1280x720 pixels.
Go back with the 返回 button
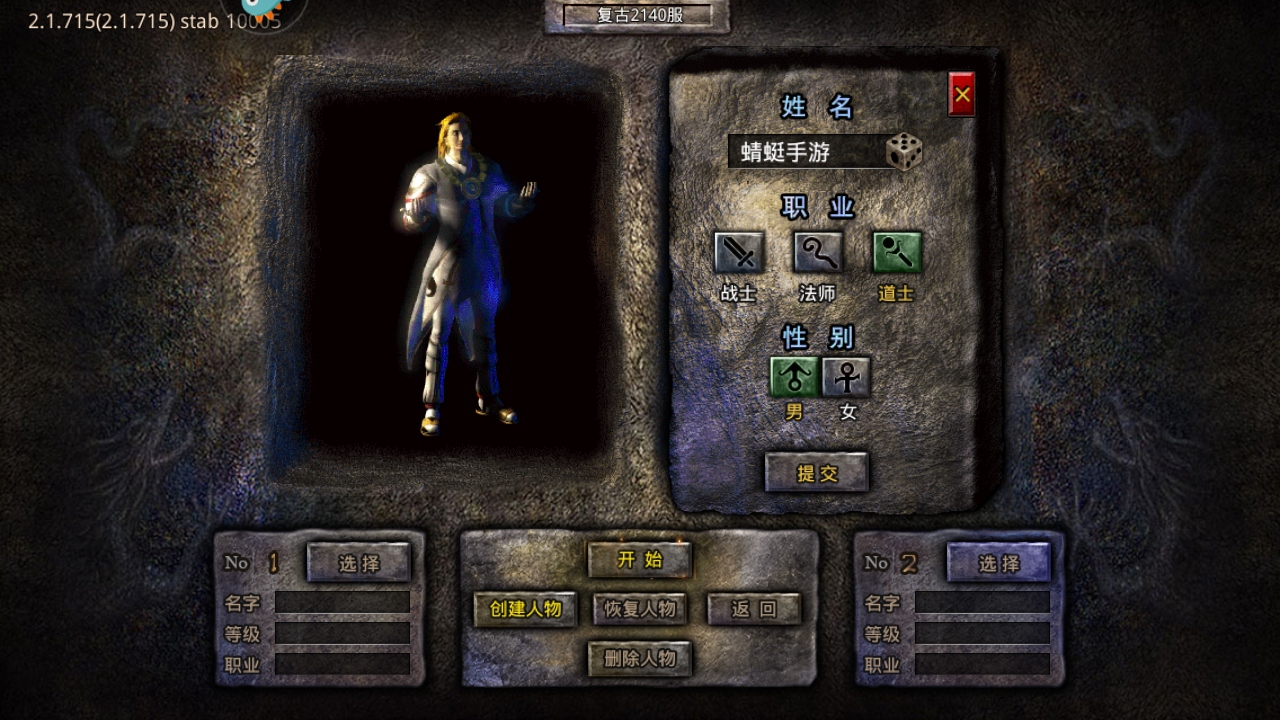point(754,609)
